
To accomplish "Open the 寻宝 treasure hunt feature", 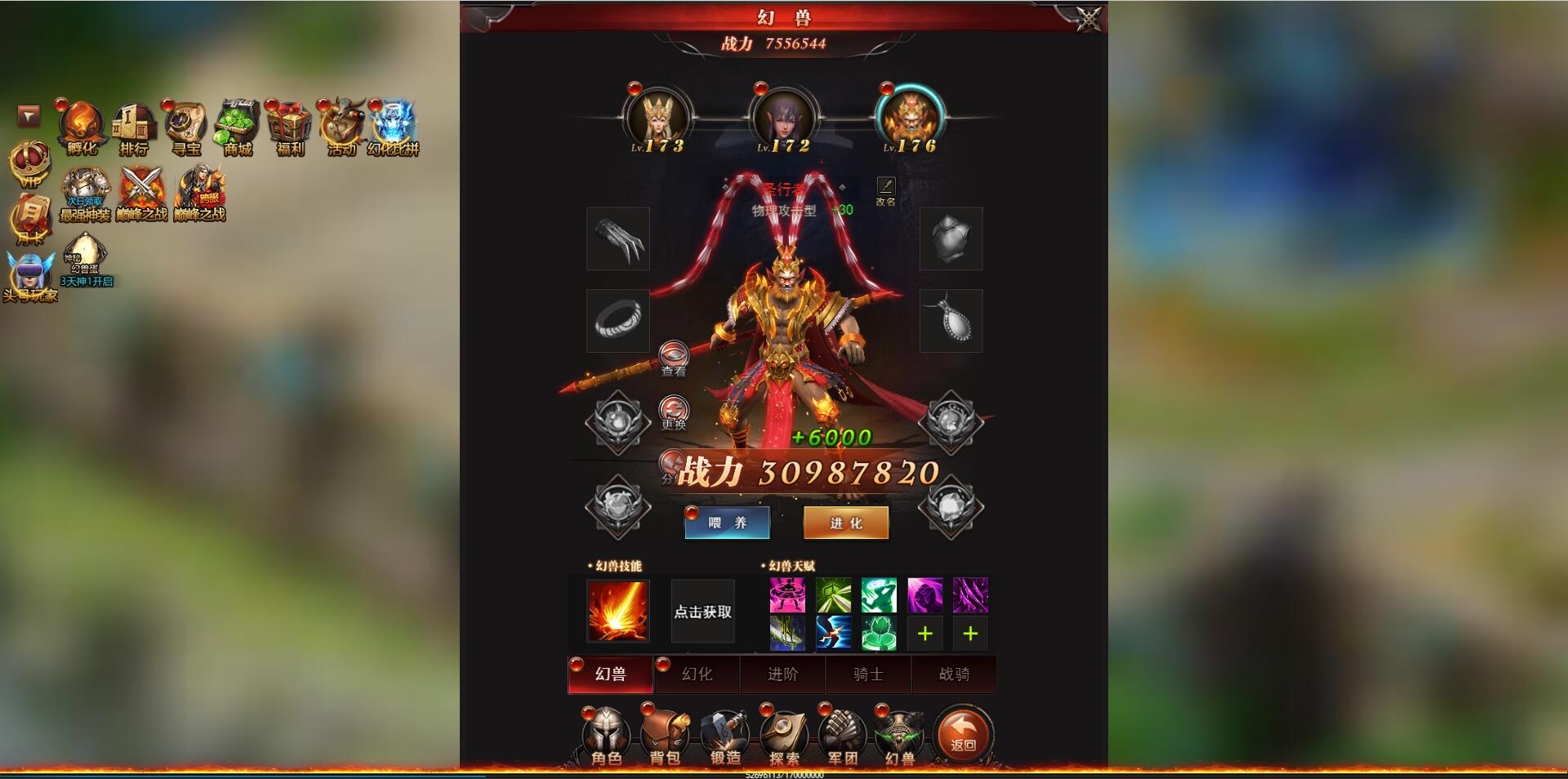I will (x=185, y=124).
